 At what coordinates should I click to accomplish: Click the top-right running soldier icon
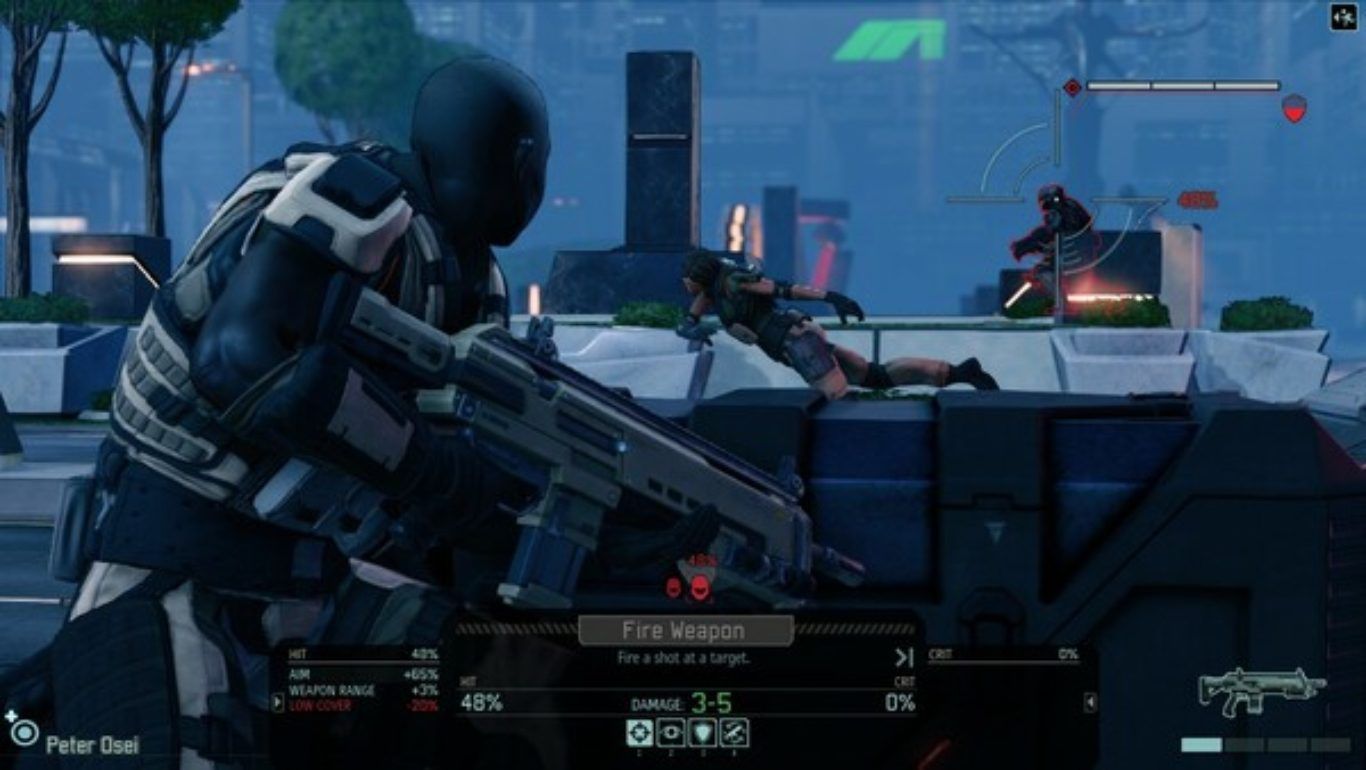(1343, 17)
